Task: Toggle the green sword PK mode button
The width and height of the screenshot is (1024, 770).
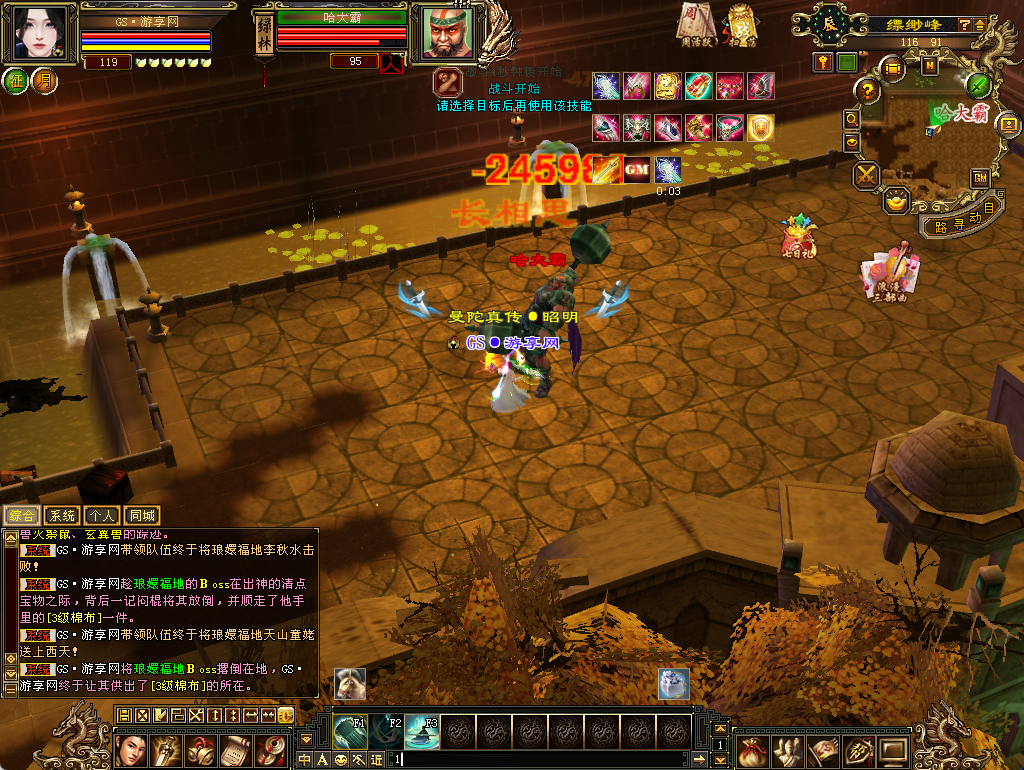Action: [x=980, y=85]
